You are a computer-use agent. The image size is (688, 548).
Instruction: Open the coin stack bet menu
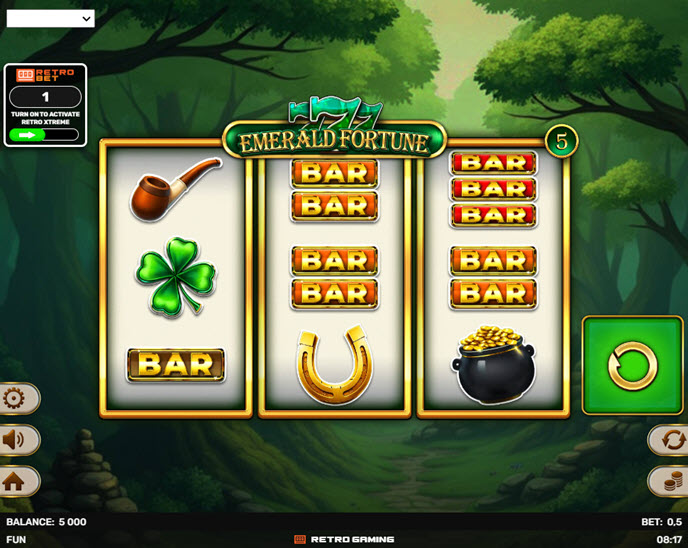tap(671, 481)
